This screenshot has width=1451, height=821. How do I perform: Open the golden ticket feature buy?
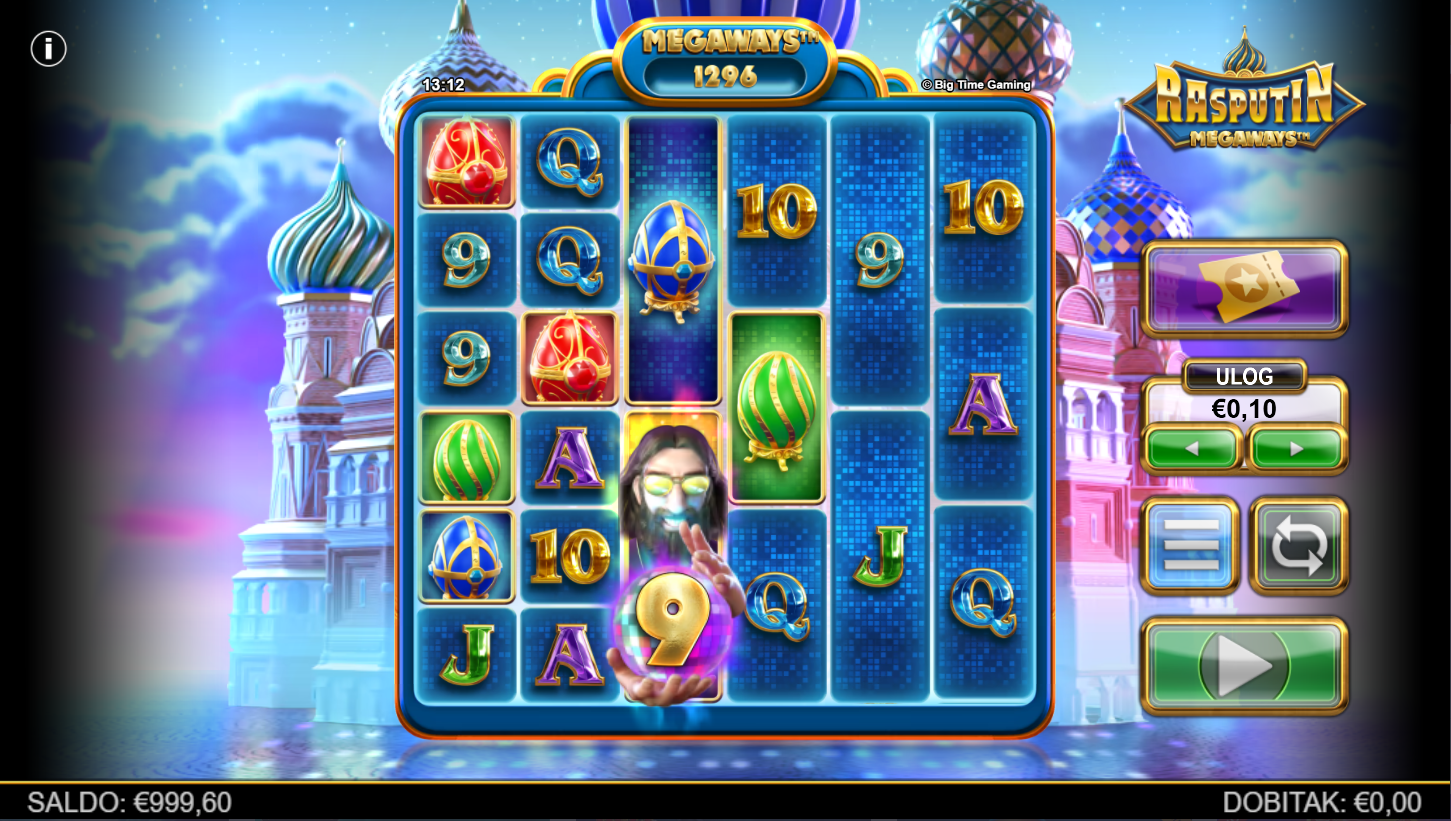[1244, 288]
